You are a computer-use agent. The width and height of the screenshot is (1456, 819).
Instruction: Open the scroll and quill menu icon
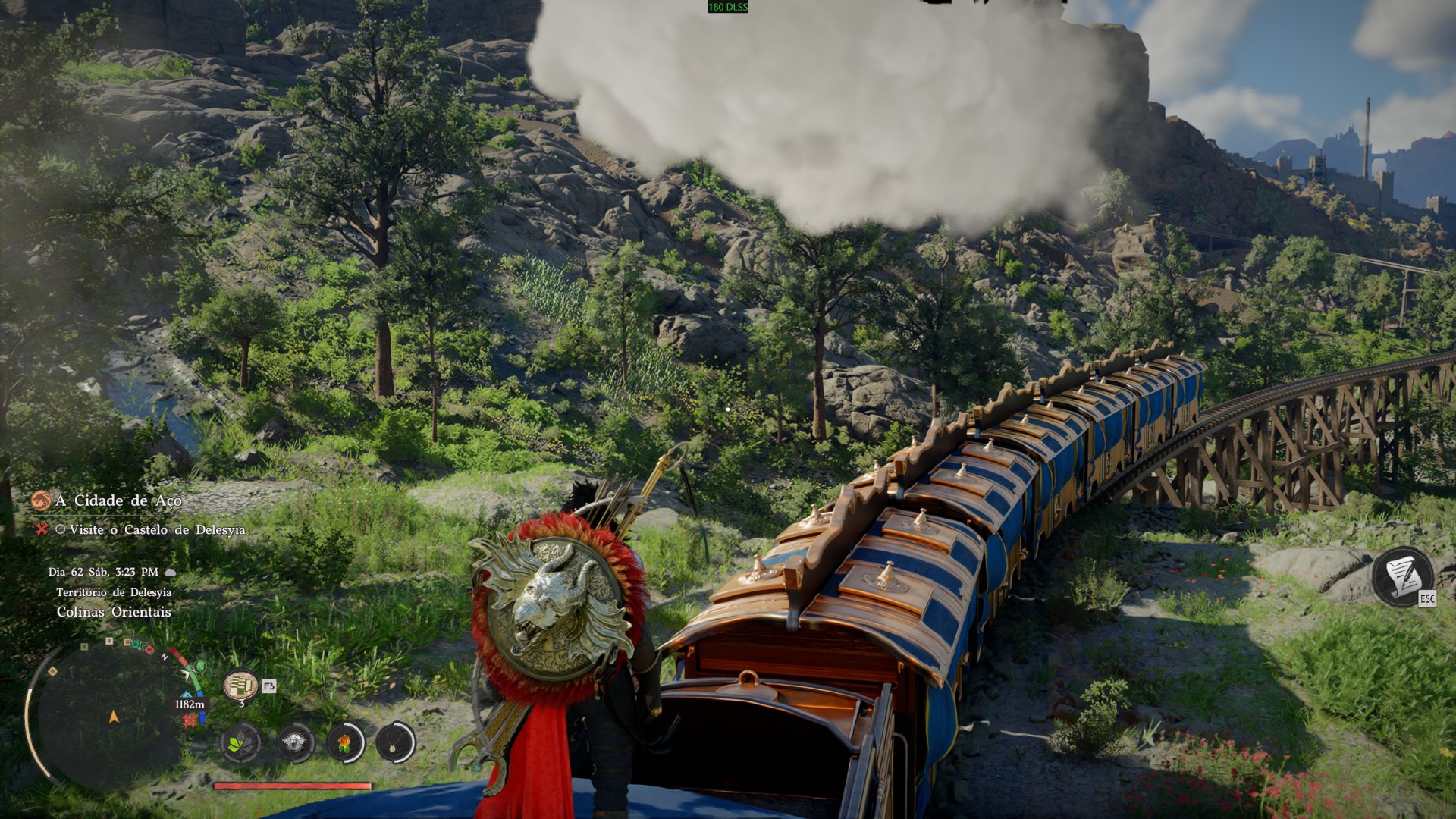click(x=1402, y=577)
